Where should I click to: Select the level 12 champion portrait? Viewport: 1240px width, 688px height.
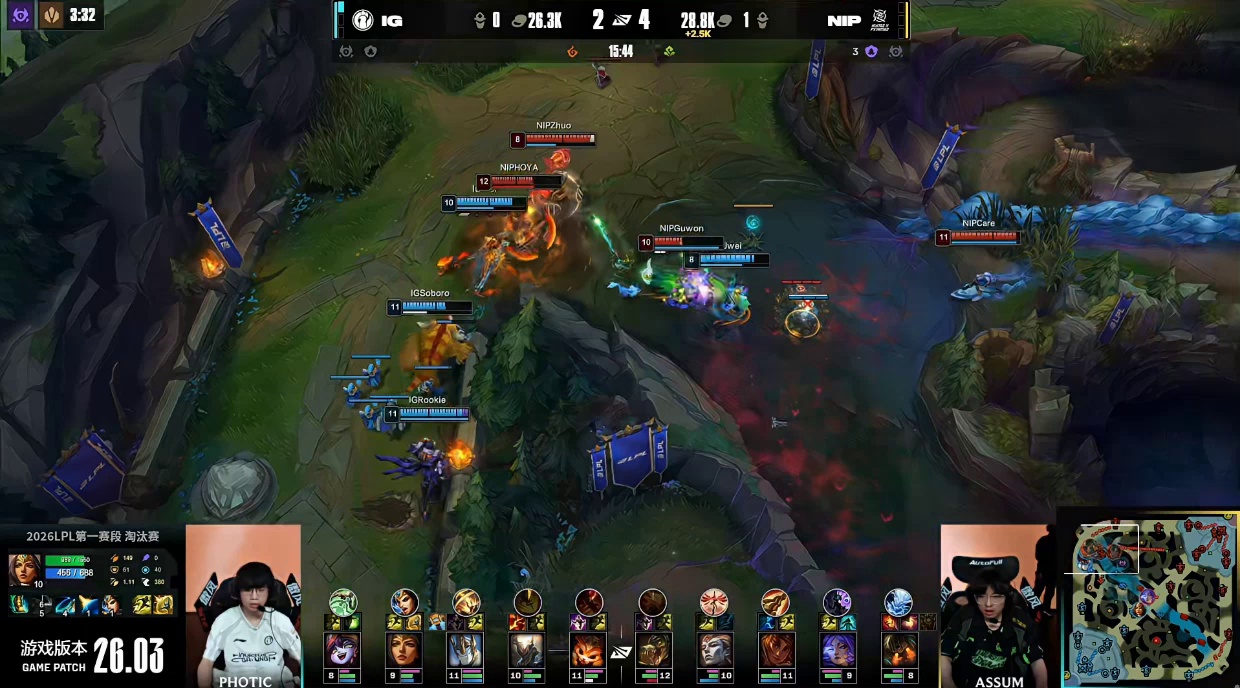click(x=652, y=650)
